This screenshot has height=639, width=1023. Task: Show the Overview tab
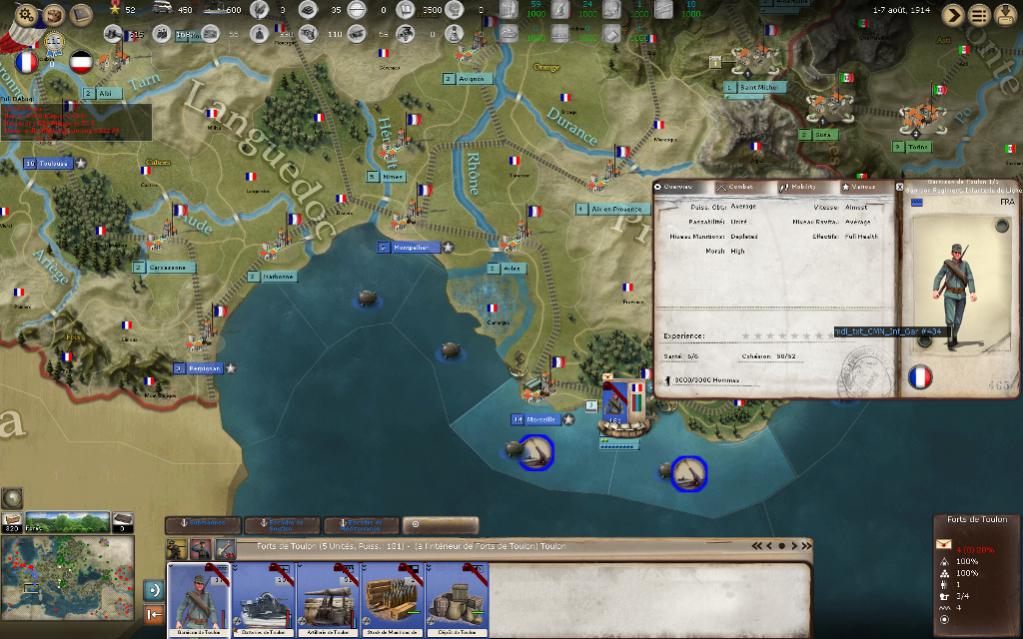click(x=673, y=187)
